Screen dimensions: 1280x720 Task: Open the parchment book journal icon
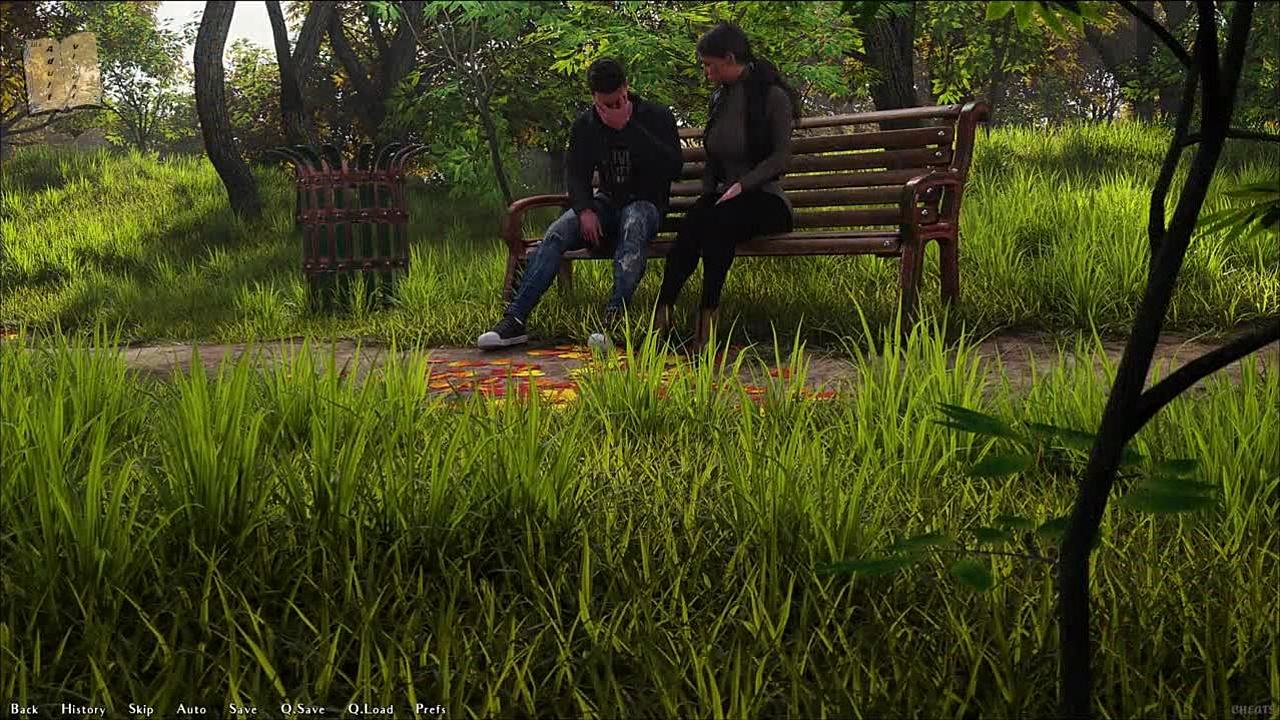[62, 72]
